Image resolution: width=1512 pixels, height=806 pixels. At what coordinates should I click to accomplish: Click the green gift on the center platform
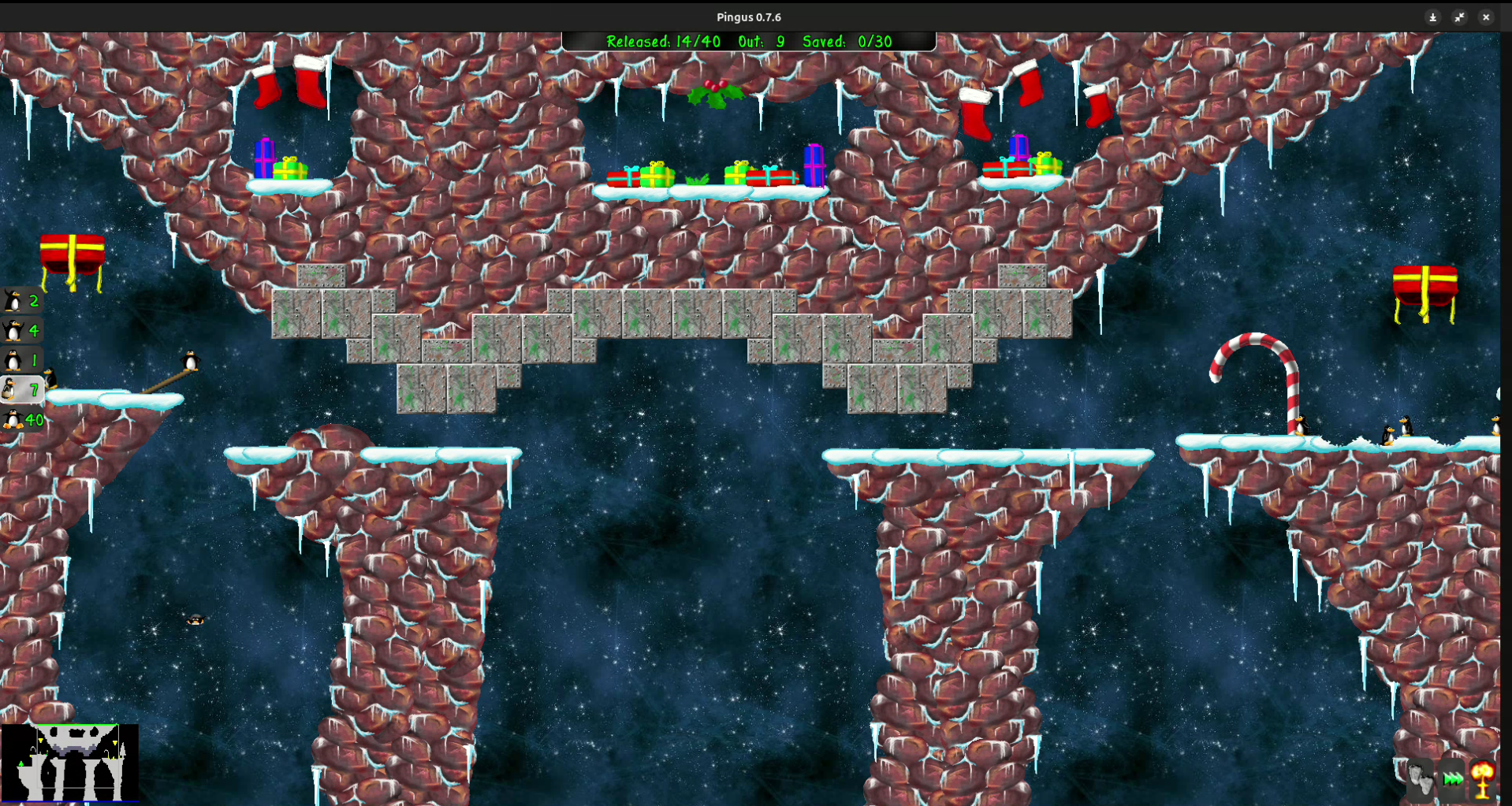(x=657, y=175)
